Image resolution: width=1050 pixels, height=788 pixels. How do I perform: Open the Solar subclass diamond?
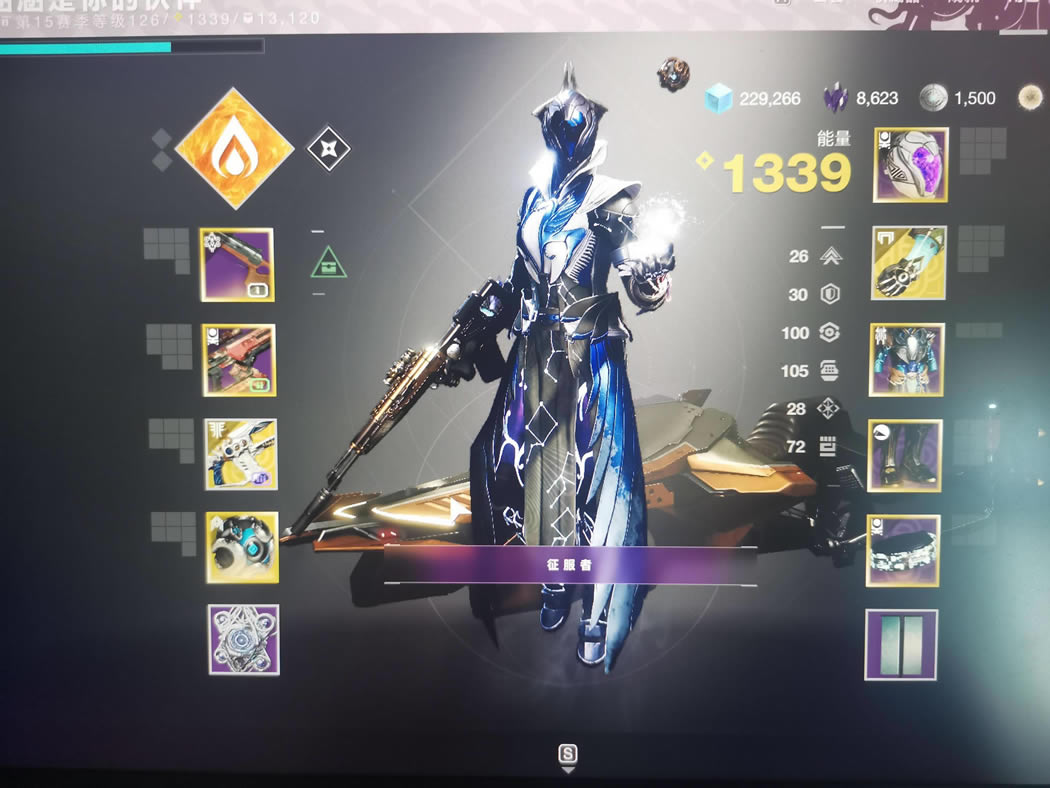234,148
